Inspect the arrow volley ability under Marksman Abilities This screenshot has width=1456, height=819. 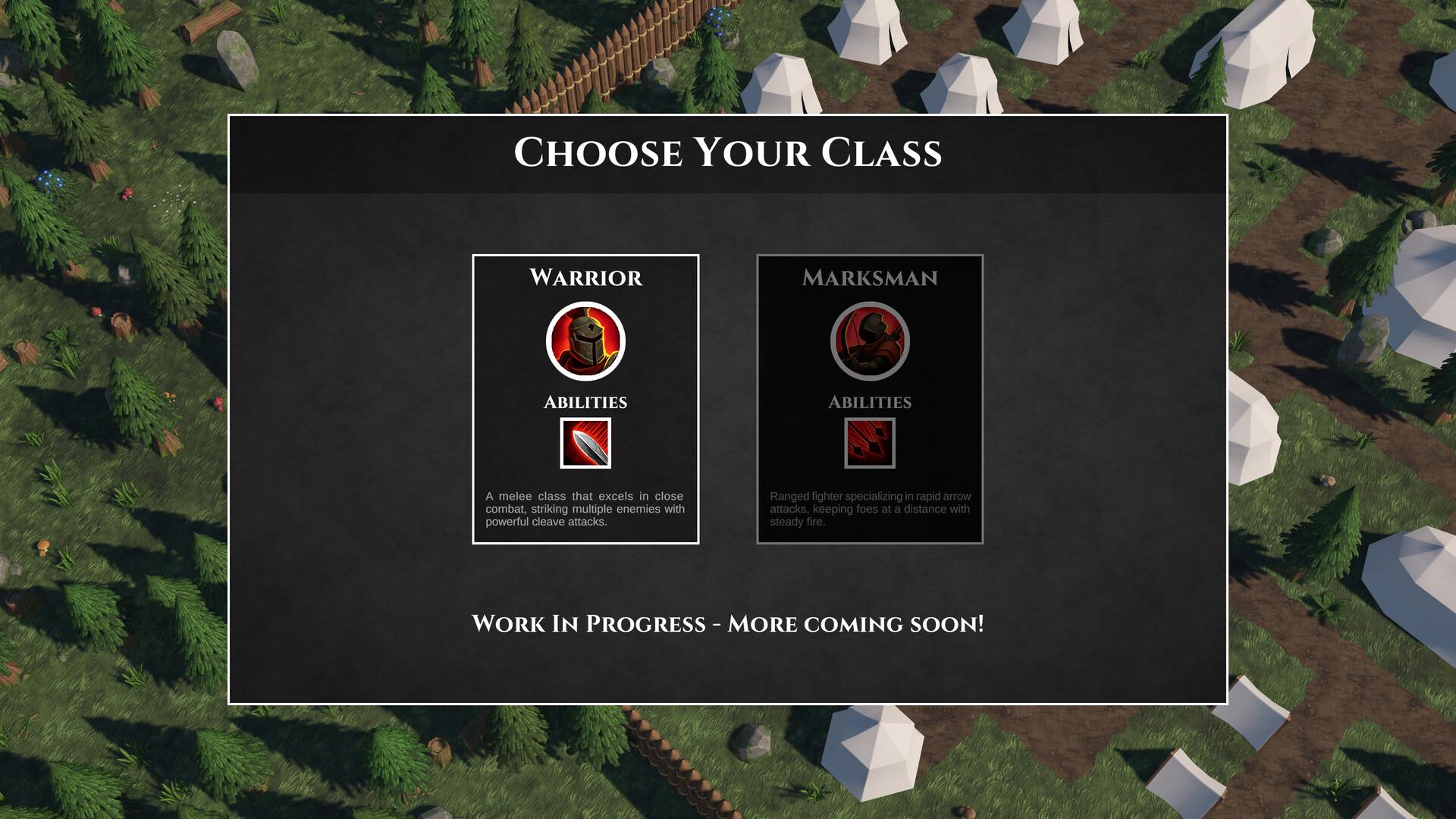tap(869, 444)
